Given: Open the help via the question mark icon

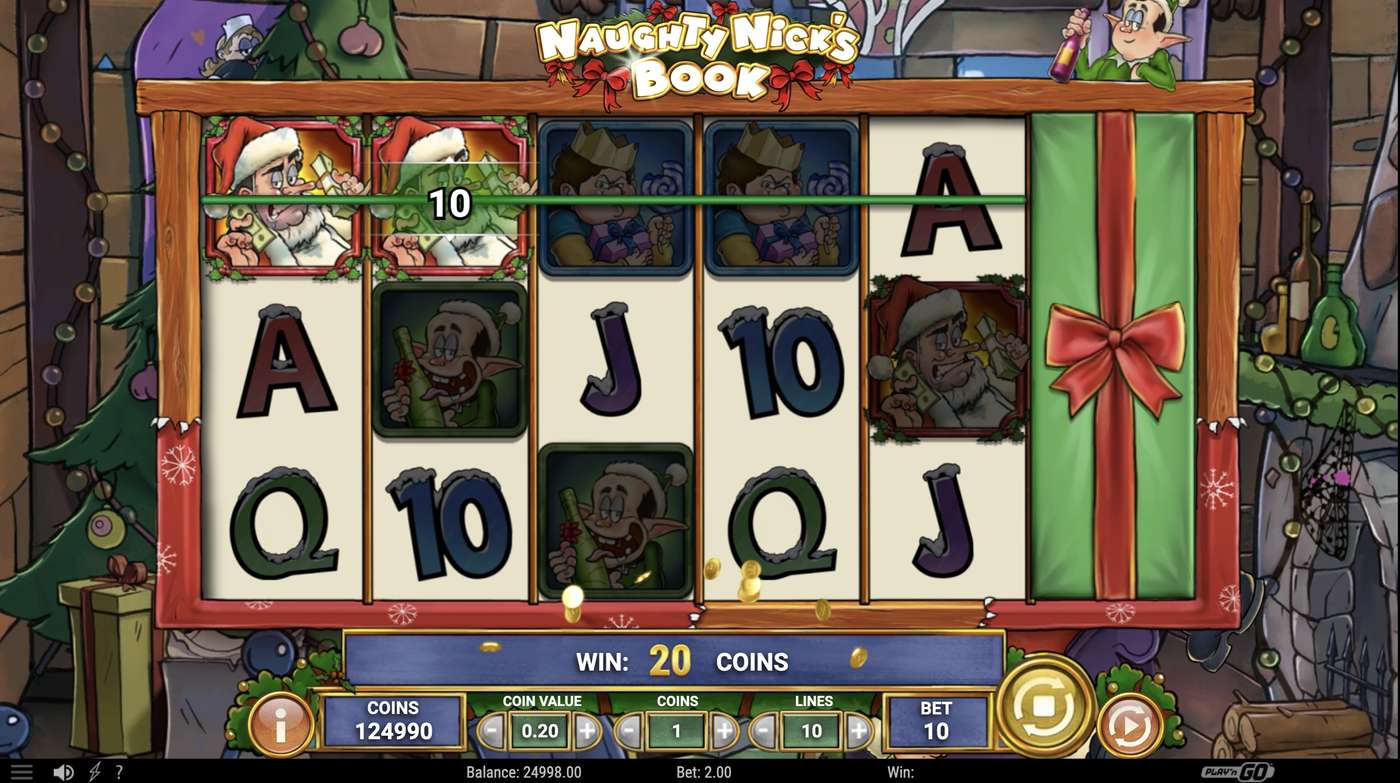Looking at the screenshot, I should (x=119, y=770).
